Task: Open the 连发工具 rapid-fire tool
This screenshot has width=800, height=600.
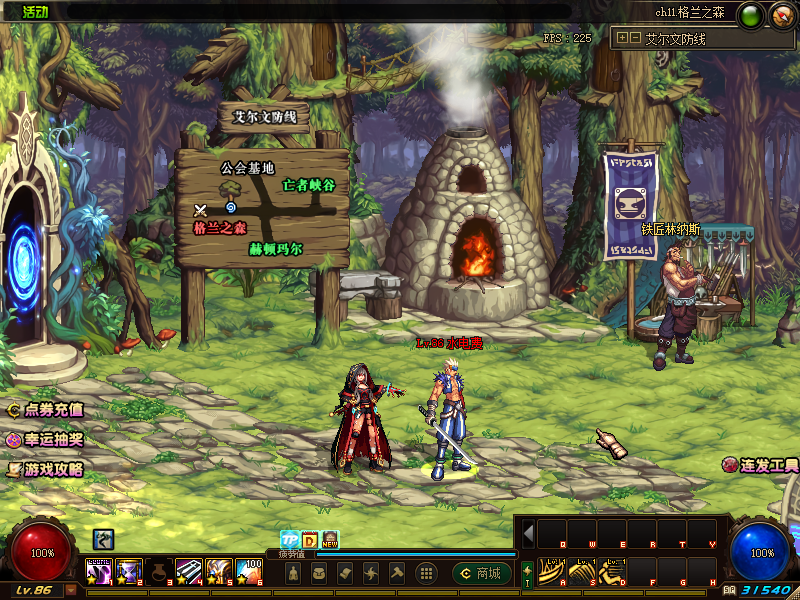Action: pyautogui.click(x=762, y=465)
